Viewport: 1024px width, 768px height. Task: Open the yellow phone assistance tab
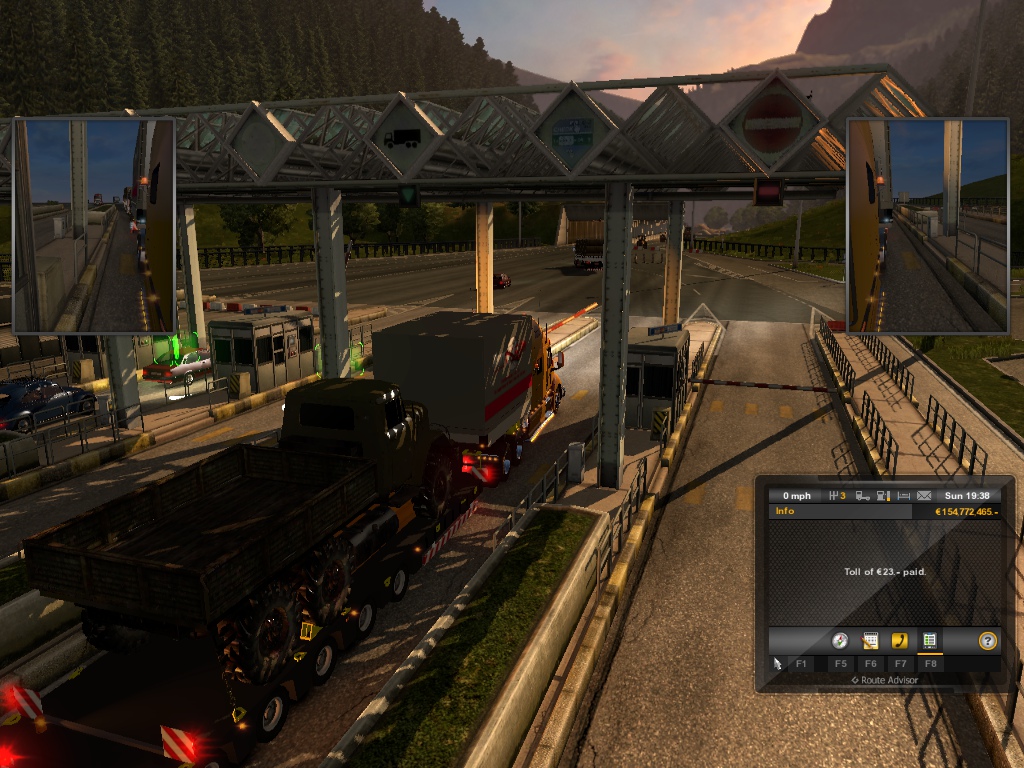(x=900, y=641)
